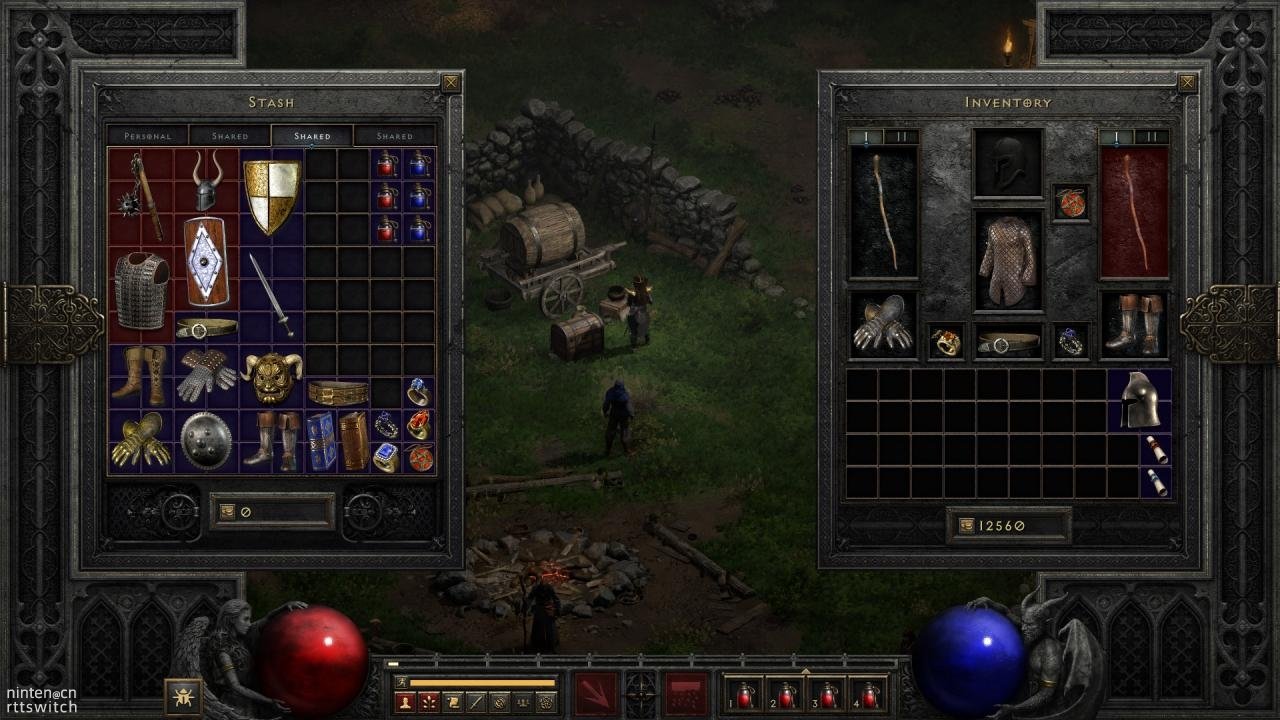
Task: Close the Inventory panel
Action: pos(1187,83)
